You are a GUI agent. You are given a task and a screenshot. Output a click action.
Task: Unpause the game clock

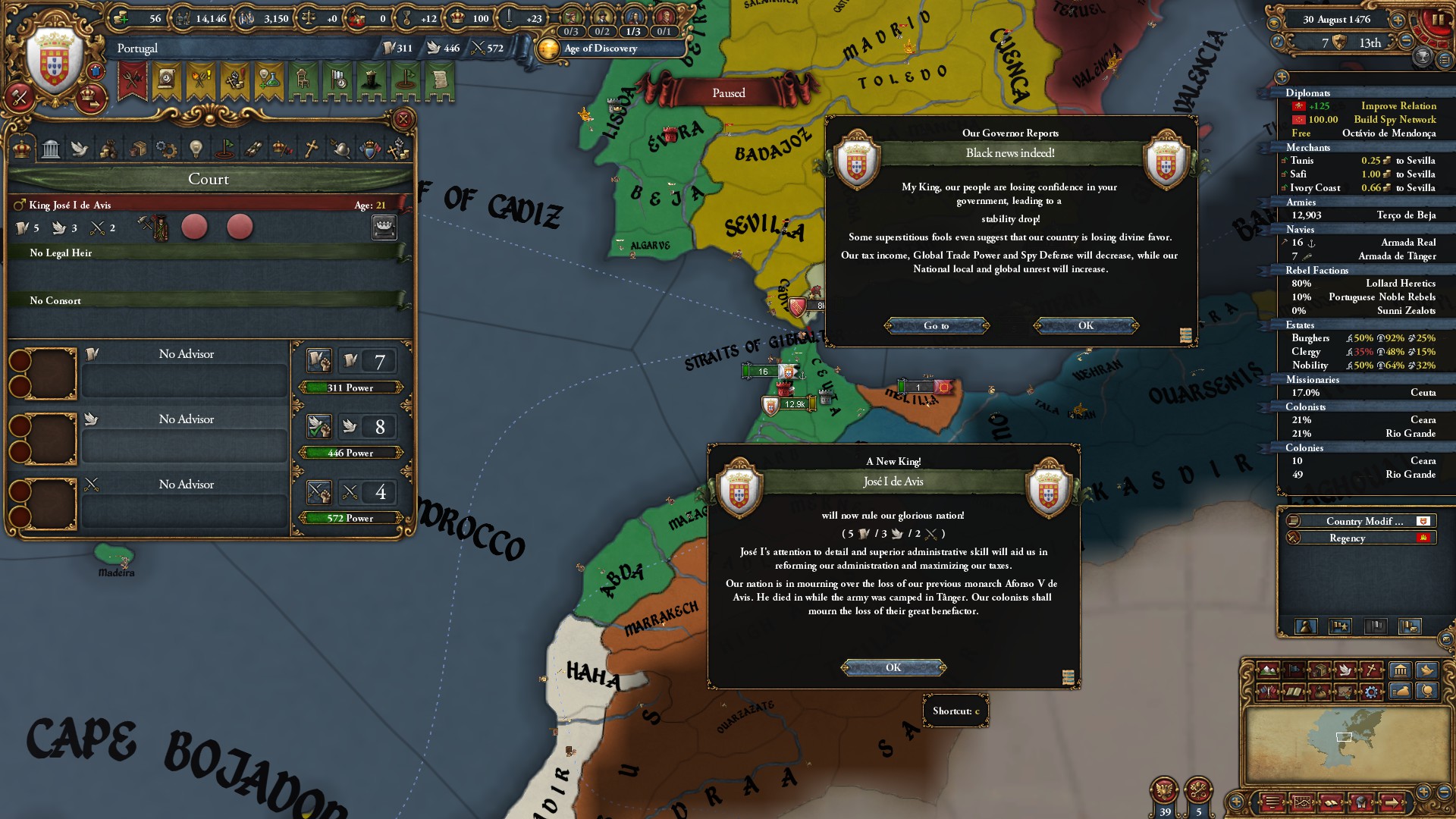pyautogui.click(x=1439, y=19)
